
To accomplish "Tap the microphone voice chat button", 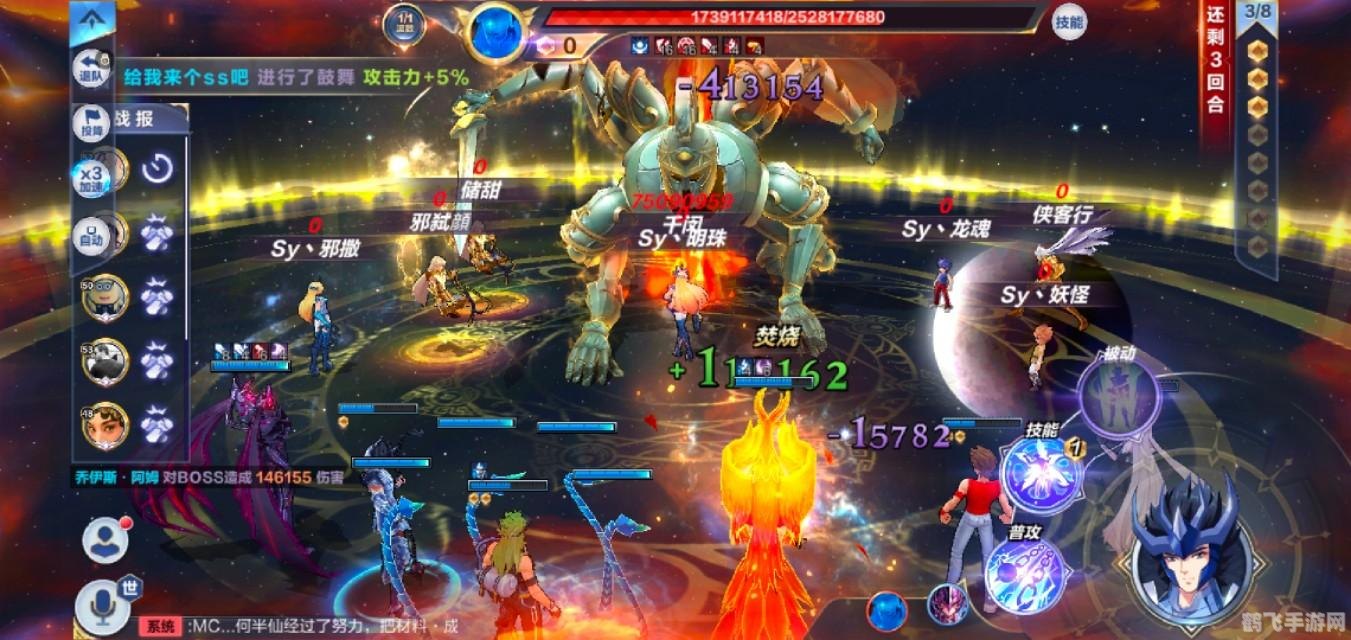I will point(101,605).
